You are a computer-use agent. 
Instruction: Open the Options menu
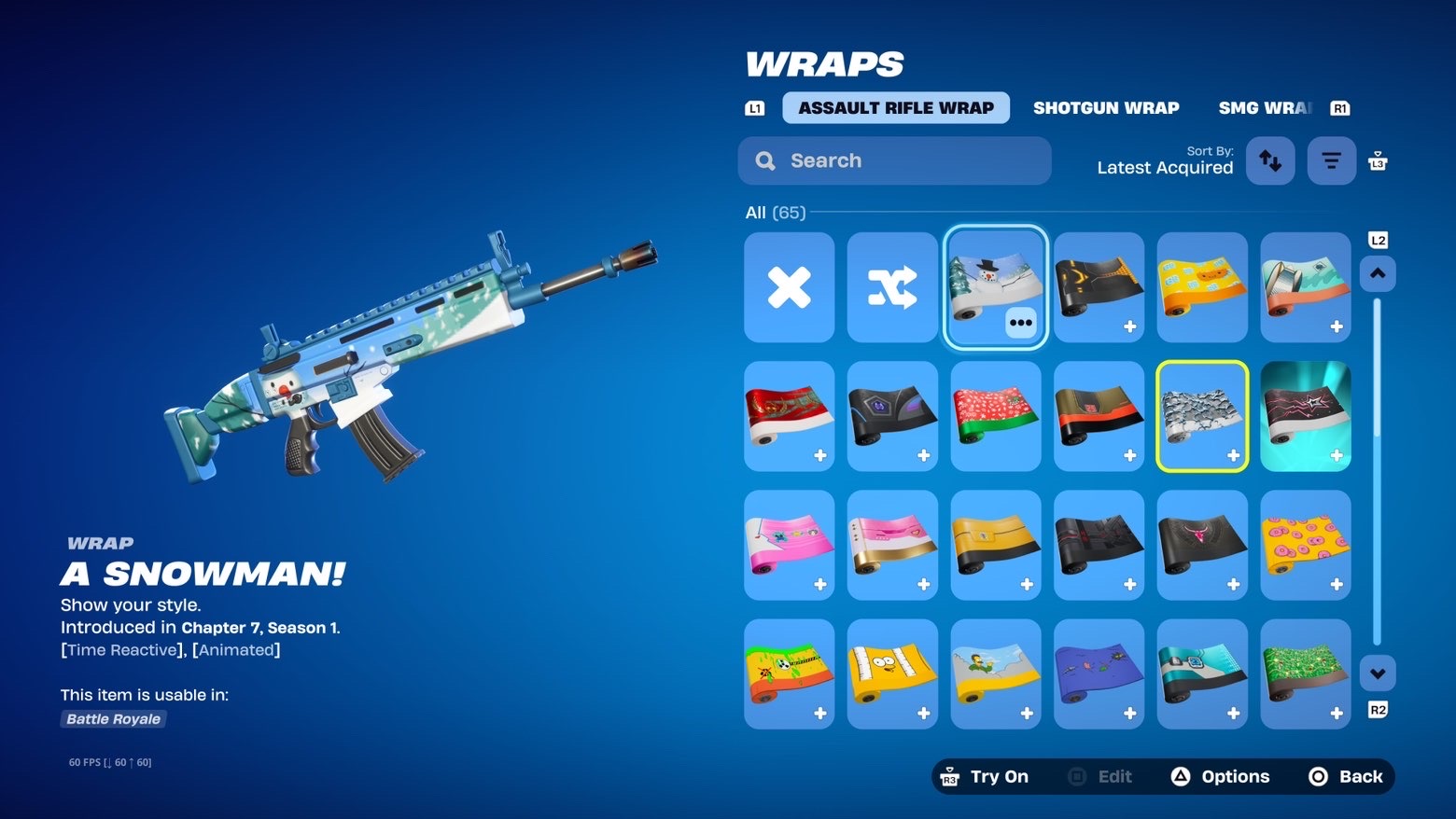(1221, 776)
